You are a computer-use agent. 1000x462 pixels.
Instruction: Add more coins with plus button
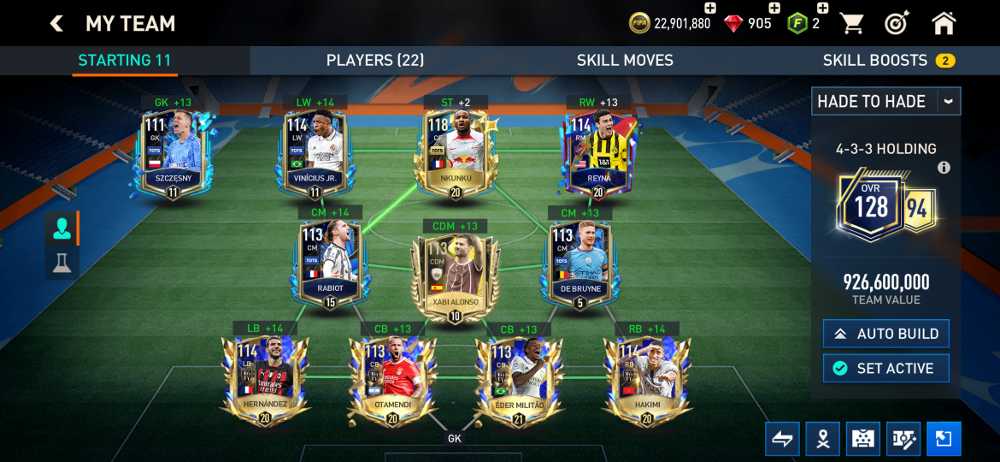coord(710,8)
